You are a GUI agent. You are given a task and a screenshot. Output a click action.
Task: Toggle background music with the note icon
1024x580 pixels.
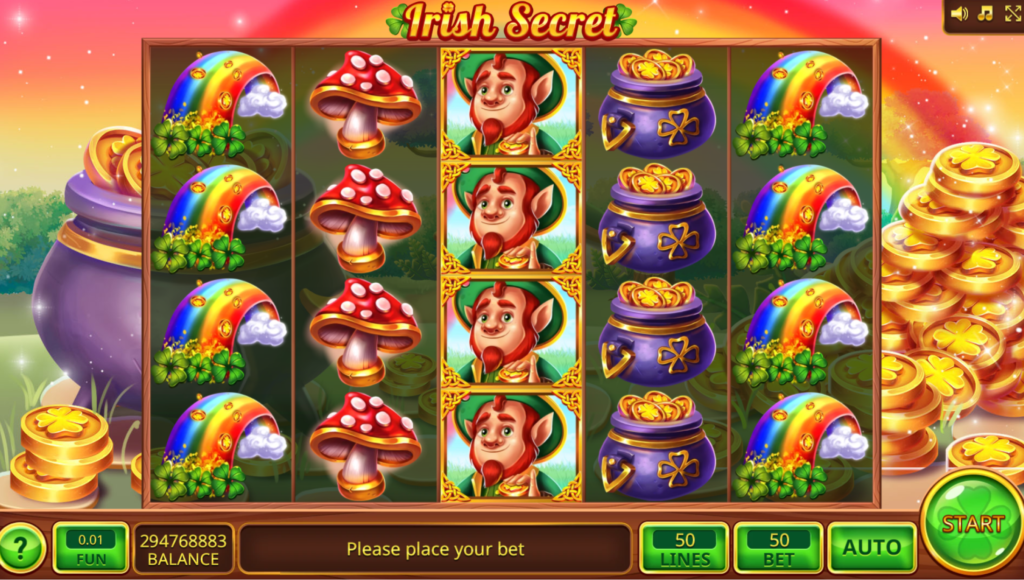985,14
